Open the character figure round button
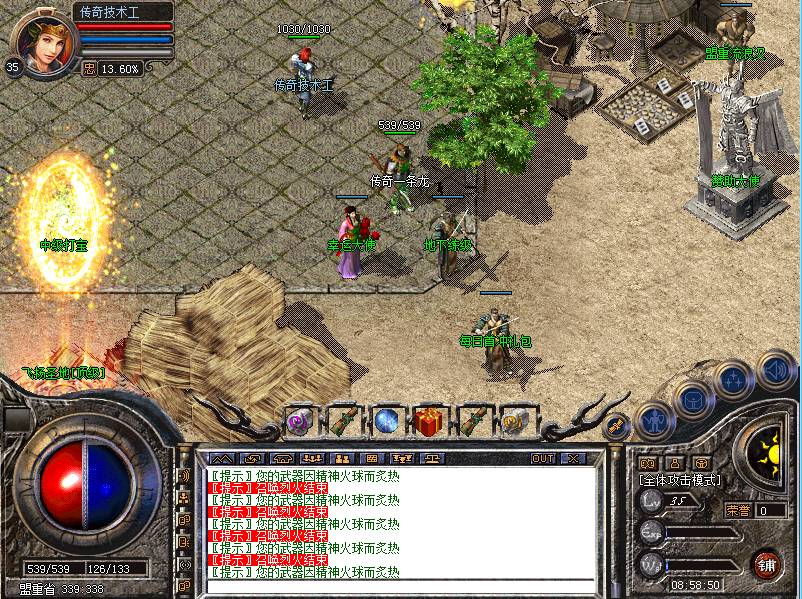The width and height of the screenshot is (802, 599). [x=653, y=421]
